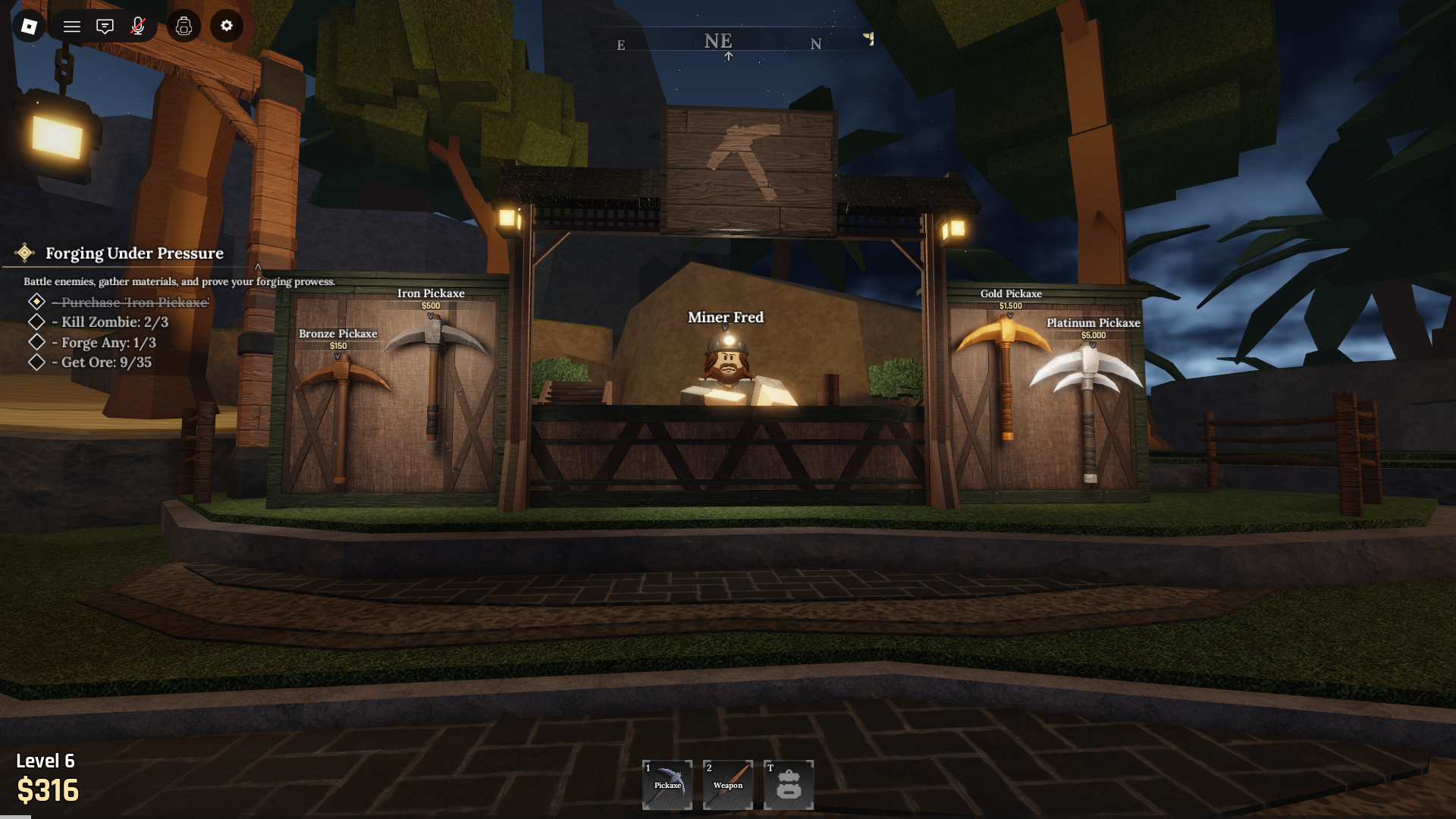This screenshot has width=1456, height=819.
Task: Mute the voice chat microphone icon
Action: pos(138,26)
